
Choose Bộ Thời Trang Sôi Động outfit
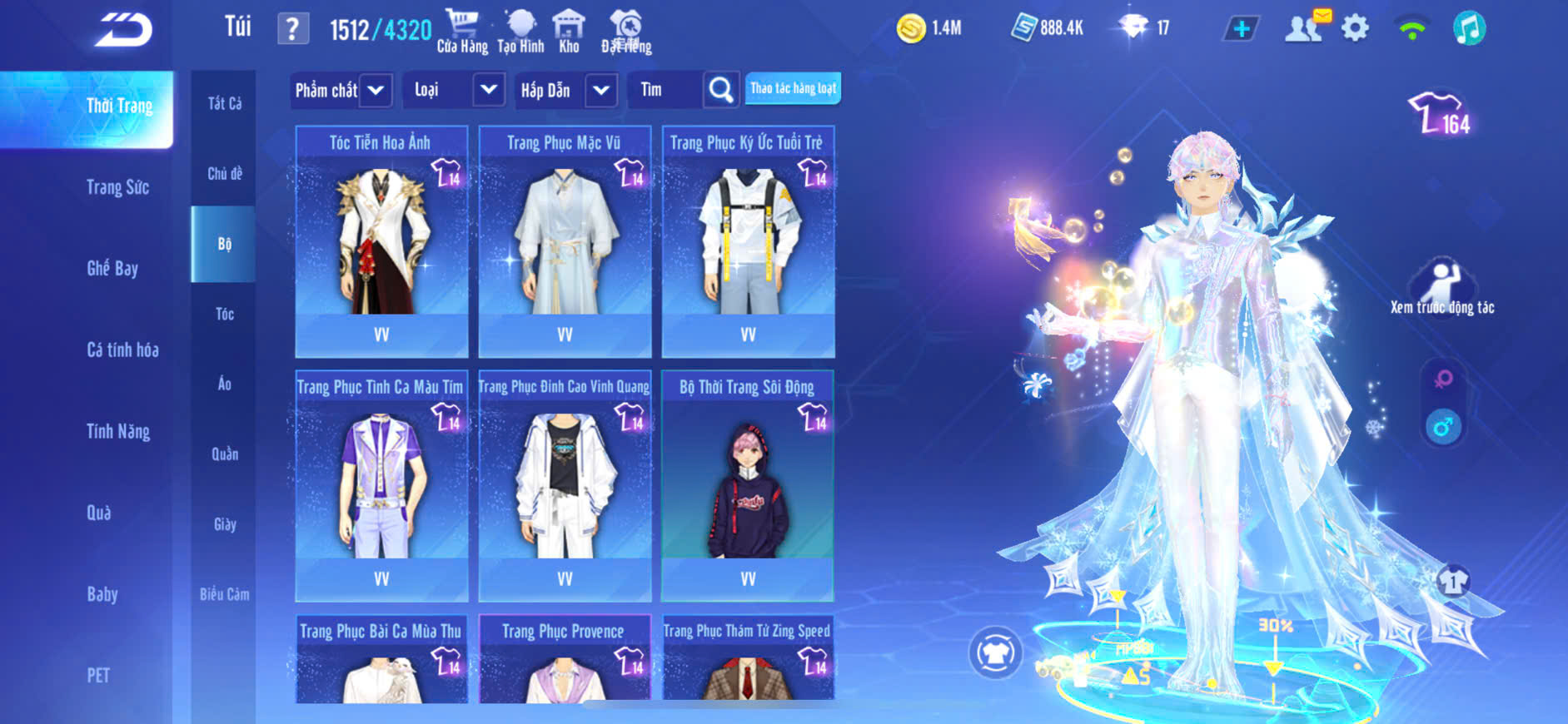pos(748,485)
